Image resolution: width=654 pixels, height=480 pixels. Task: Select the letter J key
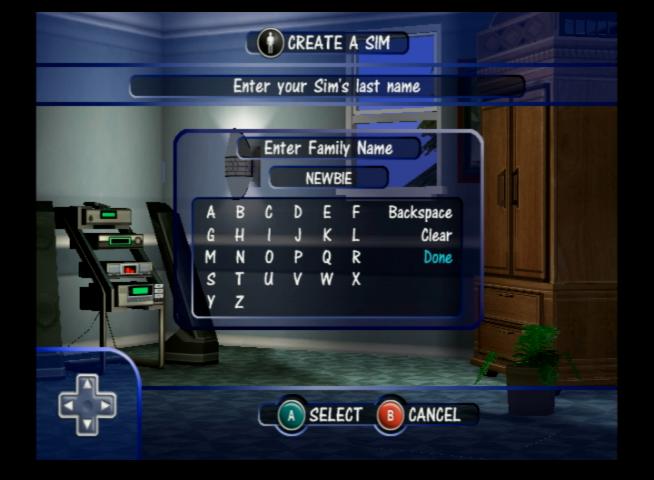coord(298,236)
